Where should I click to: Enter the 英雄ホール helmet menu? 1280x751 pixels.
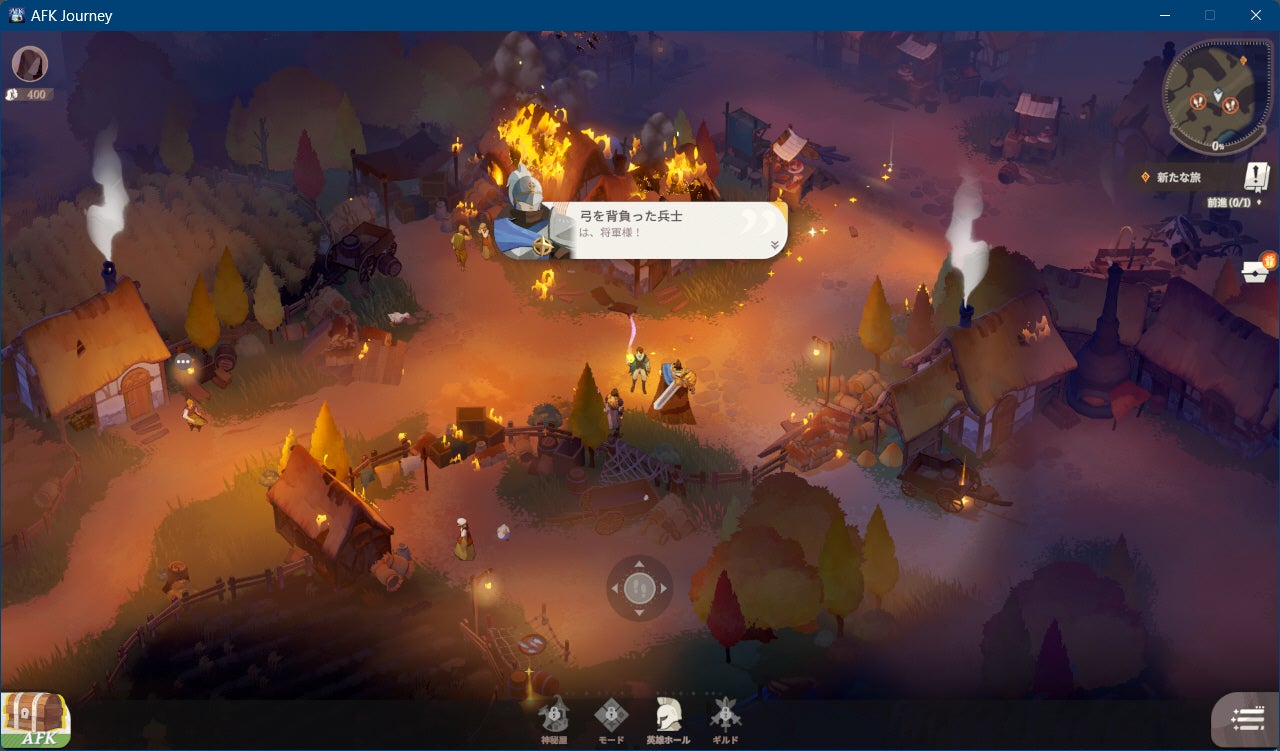[x=667, y=718]
